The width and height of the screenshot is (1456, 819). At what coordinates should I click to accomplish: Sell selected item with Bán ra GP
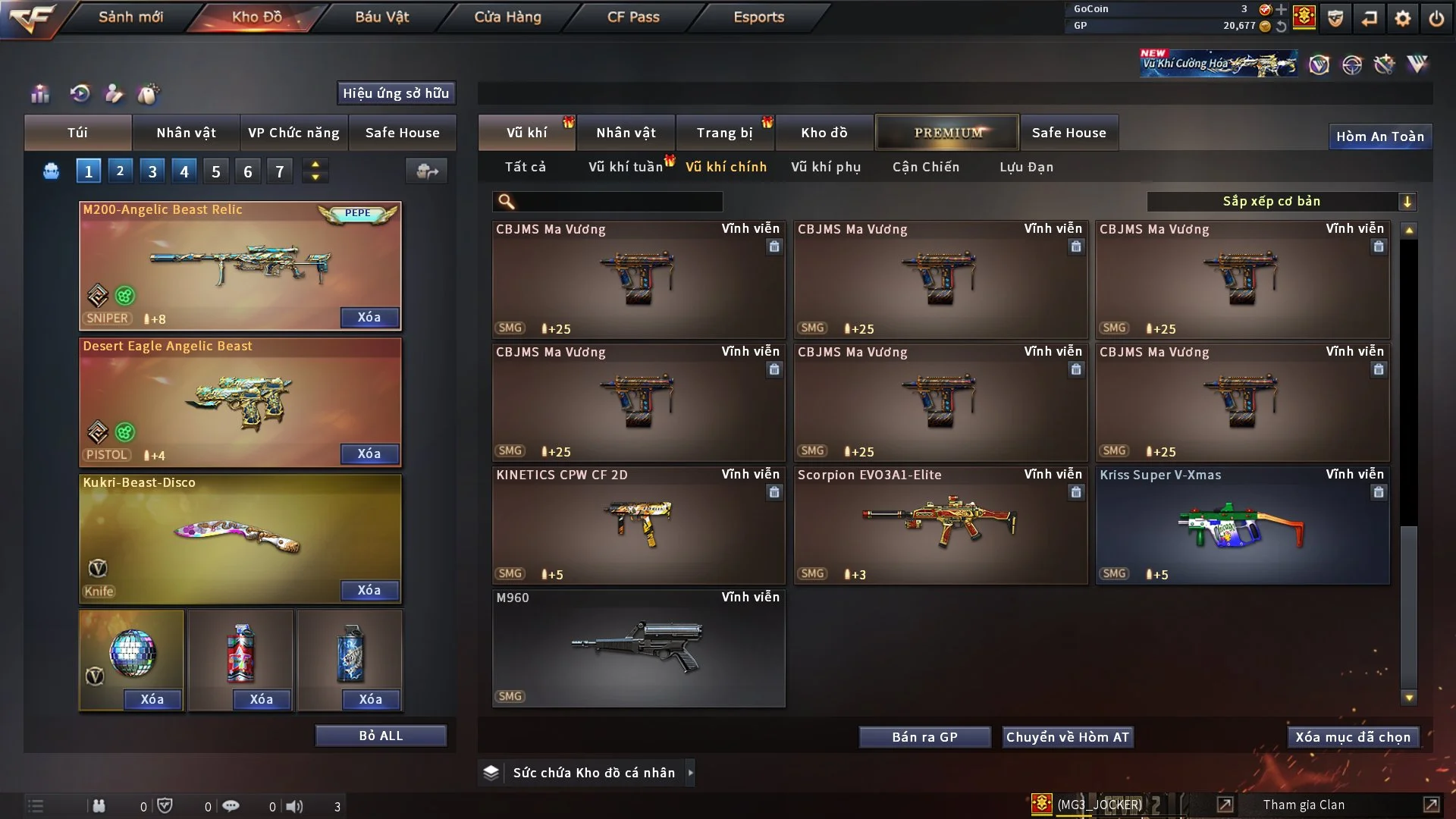coord(924,737)
